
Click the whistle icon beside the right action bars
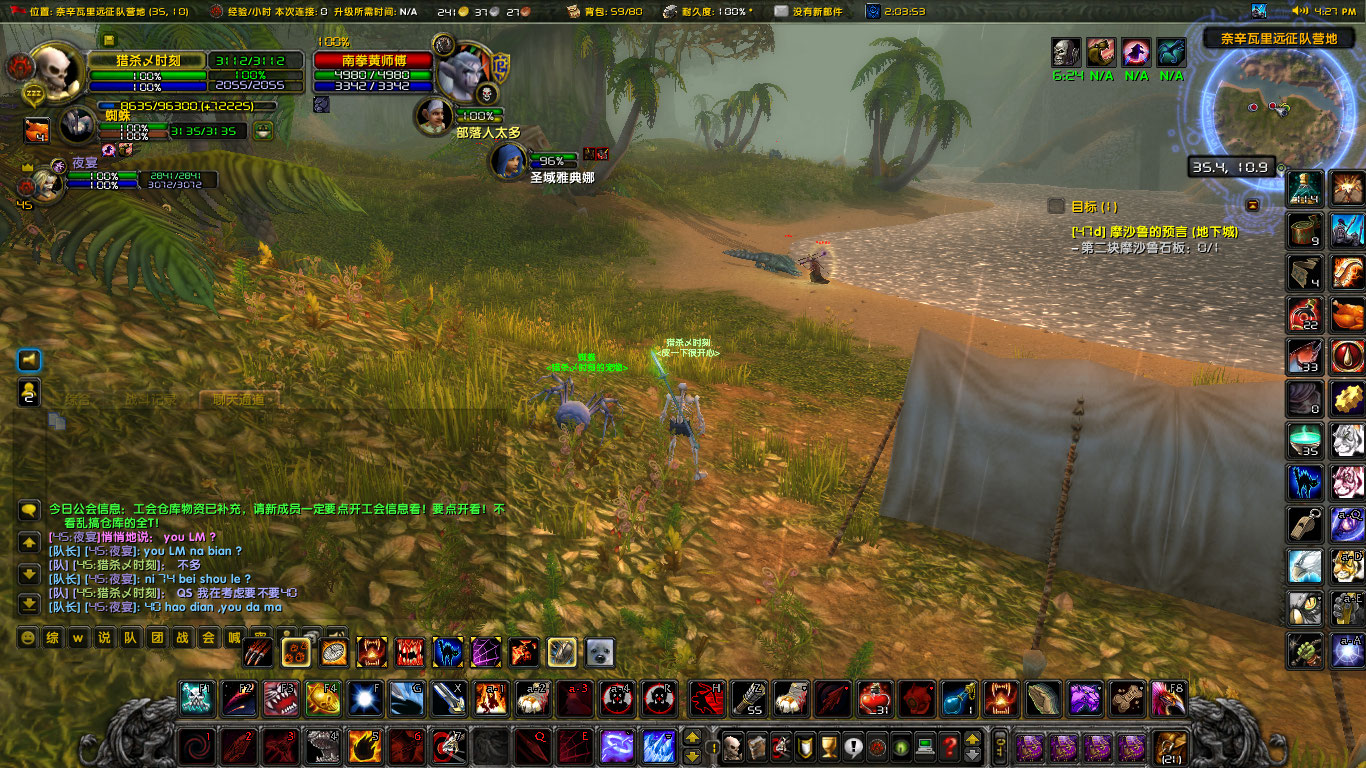click(1305, 522)
